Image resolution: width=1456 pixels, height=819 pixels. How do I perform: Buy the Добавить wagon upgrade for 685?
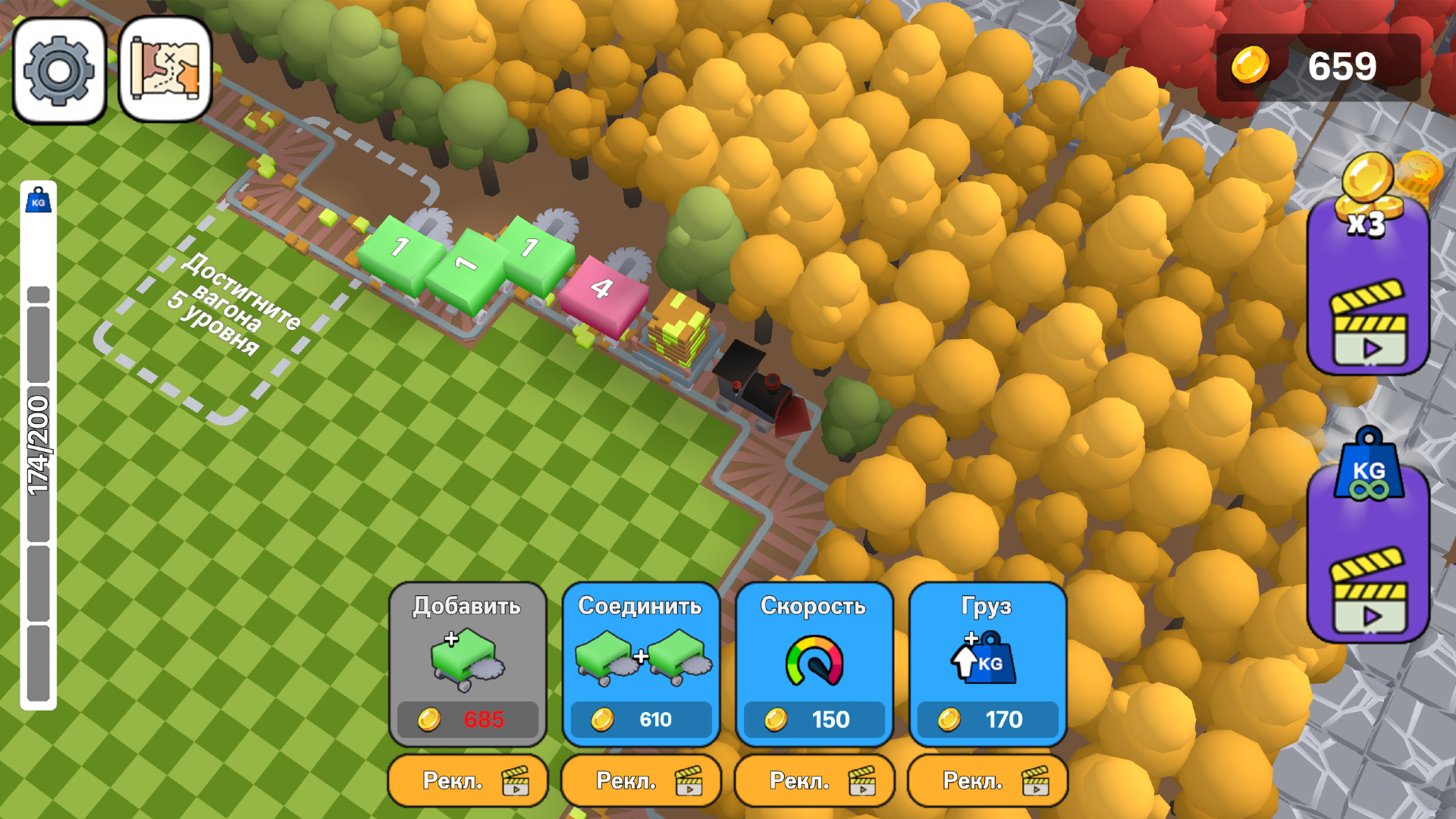466,719
